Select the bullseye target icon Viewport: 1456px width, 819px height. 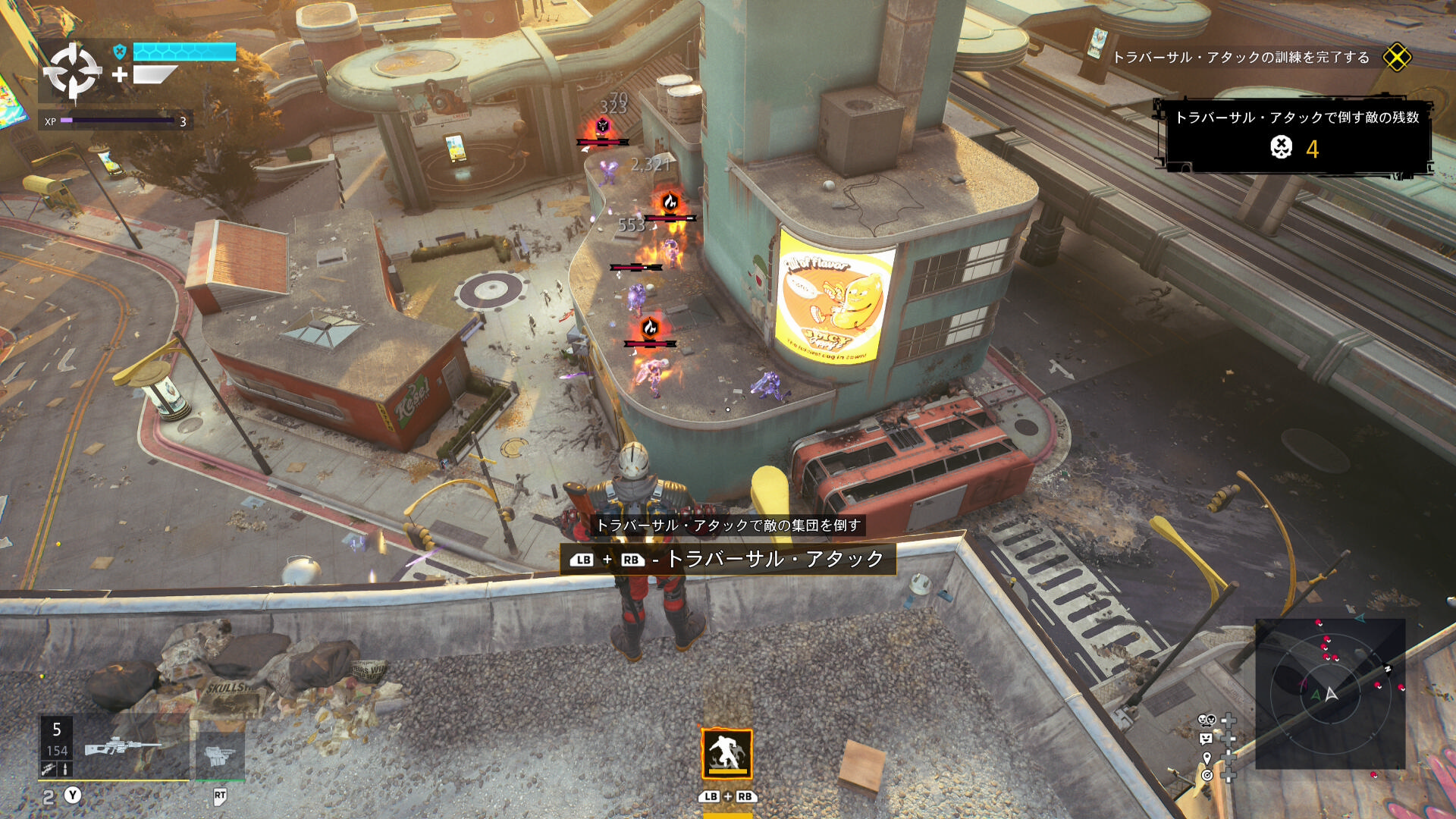coord(1207,775)
